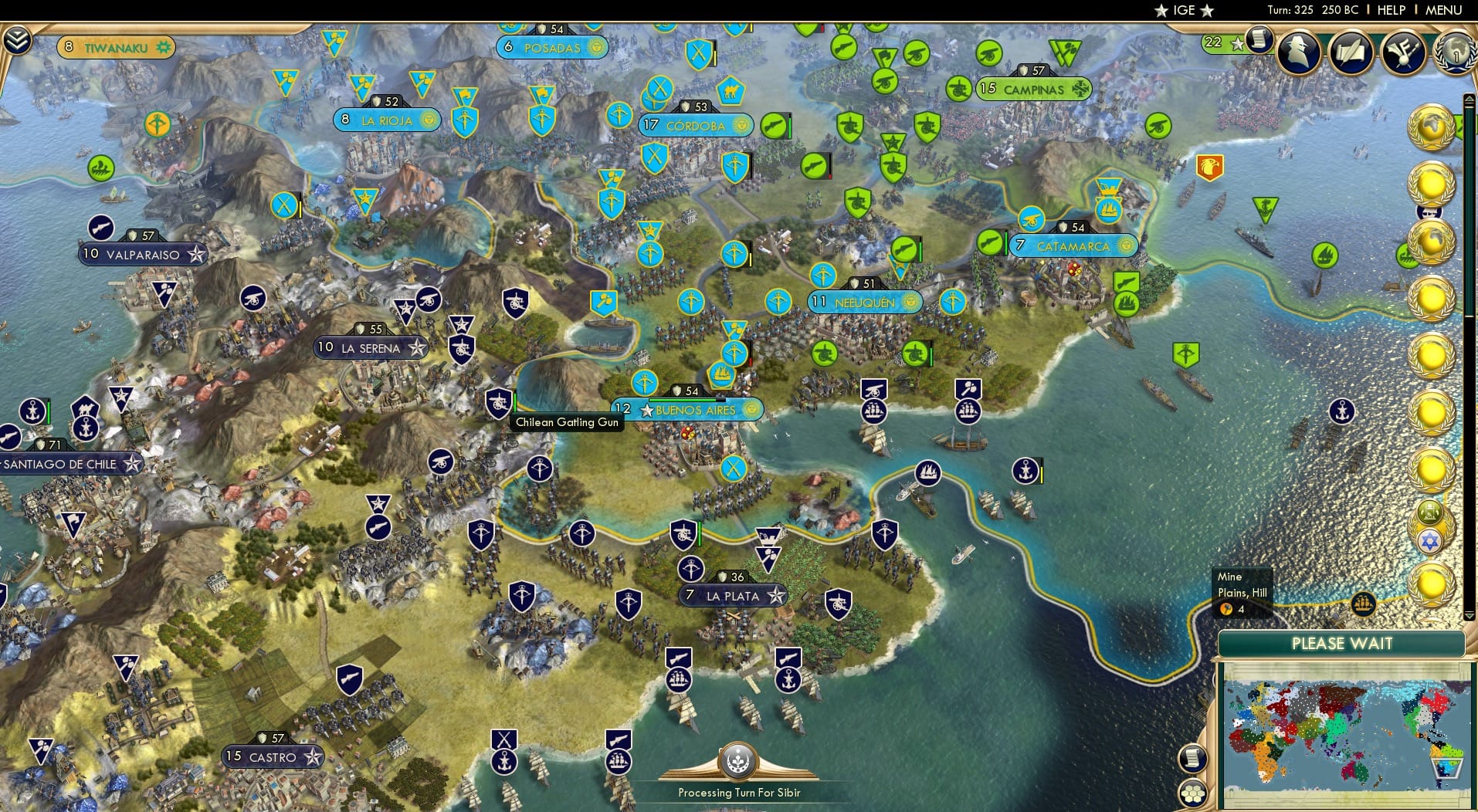Click HELP in the top bar

pyautogui.click(x=1391, y=10)
